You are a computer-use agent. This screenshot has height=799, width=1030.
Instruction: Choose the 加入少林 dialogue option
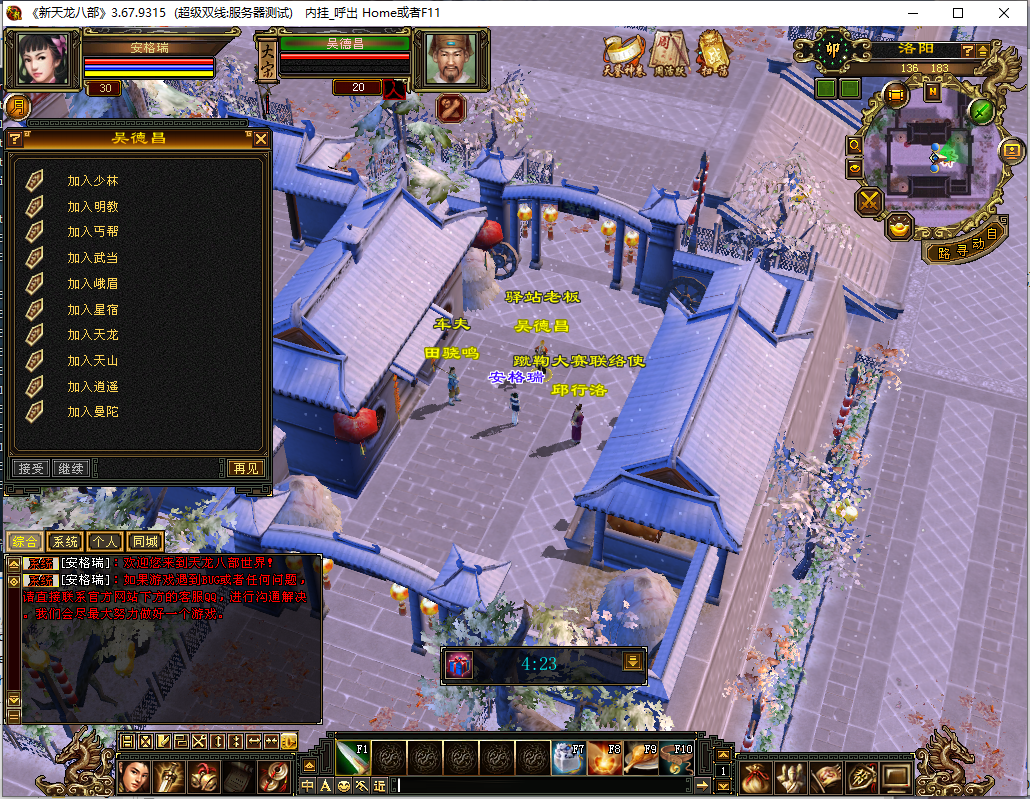[x=92, y=181]
